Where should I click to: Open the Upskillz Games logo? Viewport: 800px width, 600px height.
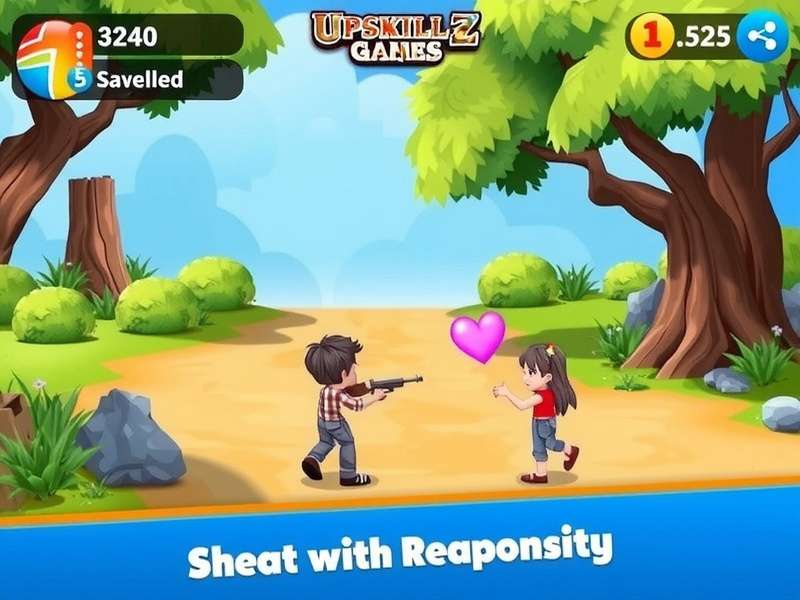coord(395,36)
